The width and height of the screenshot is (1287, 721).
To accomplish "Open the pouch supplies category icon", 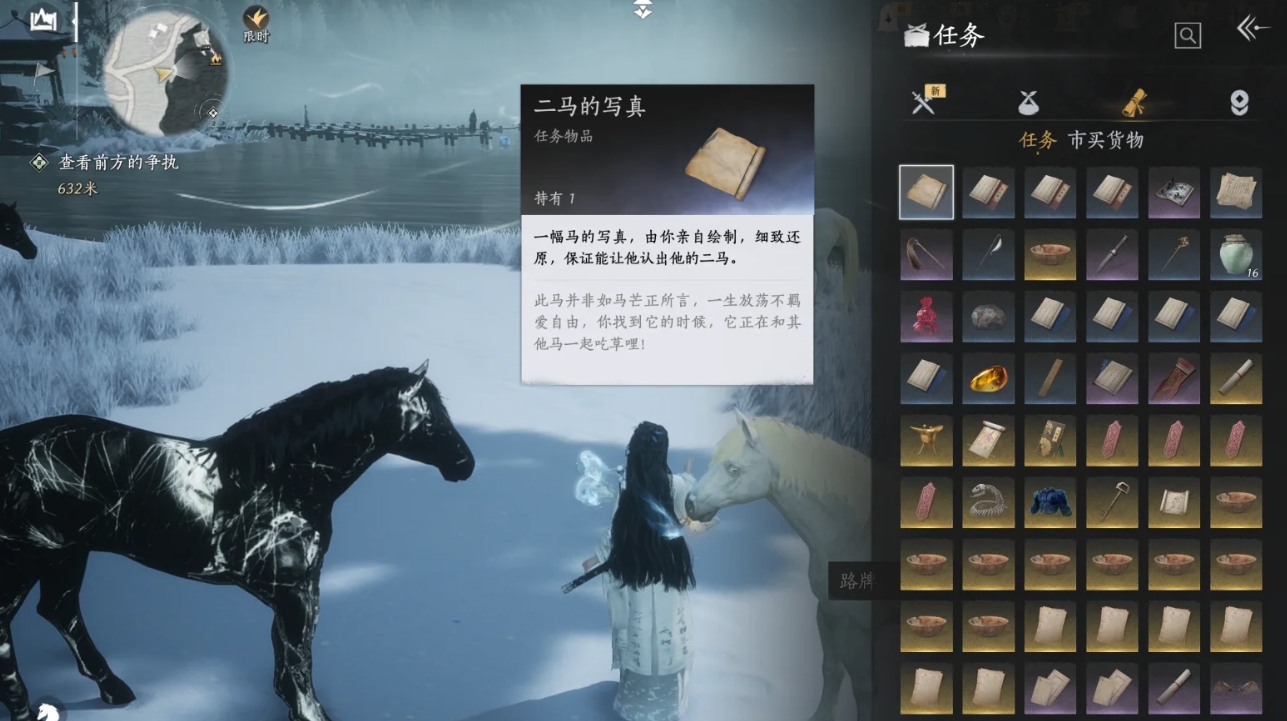I will coord(1029,100).
